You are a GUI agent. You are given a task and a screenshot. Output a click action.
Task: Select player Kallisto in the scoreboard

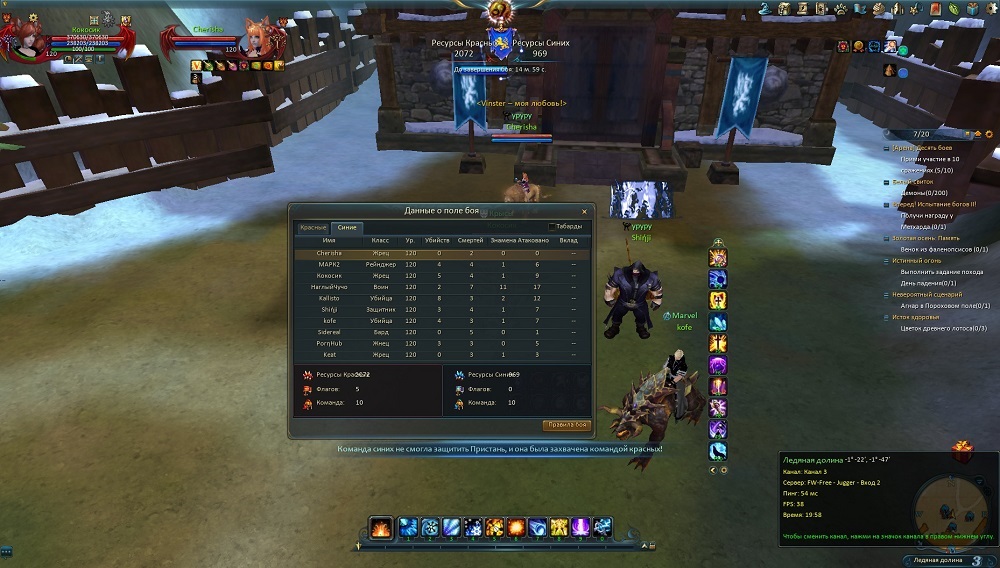tap(330, 298)
